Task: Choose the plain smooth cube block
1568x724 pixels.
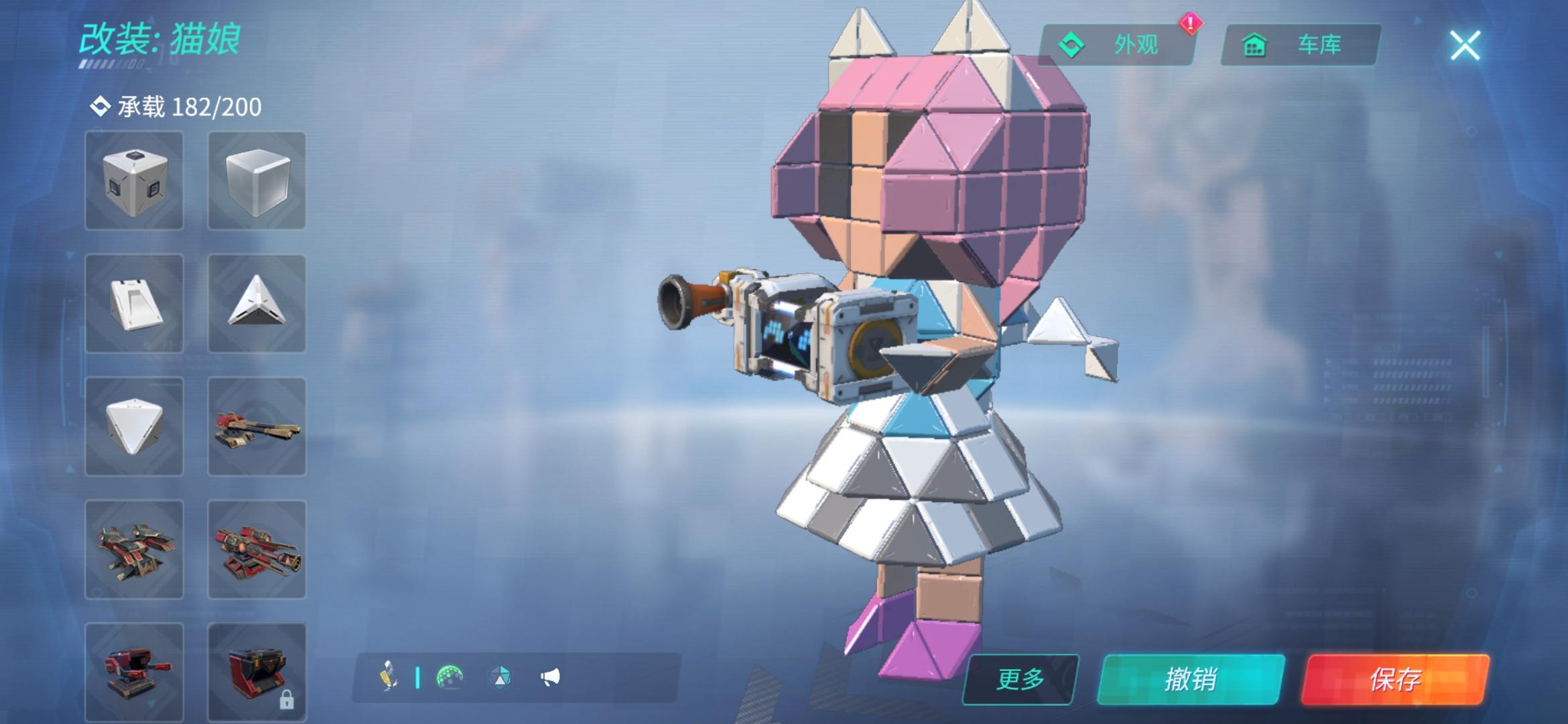Action: (x=257, y=180)
